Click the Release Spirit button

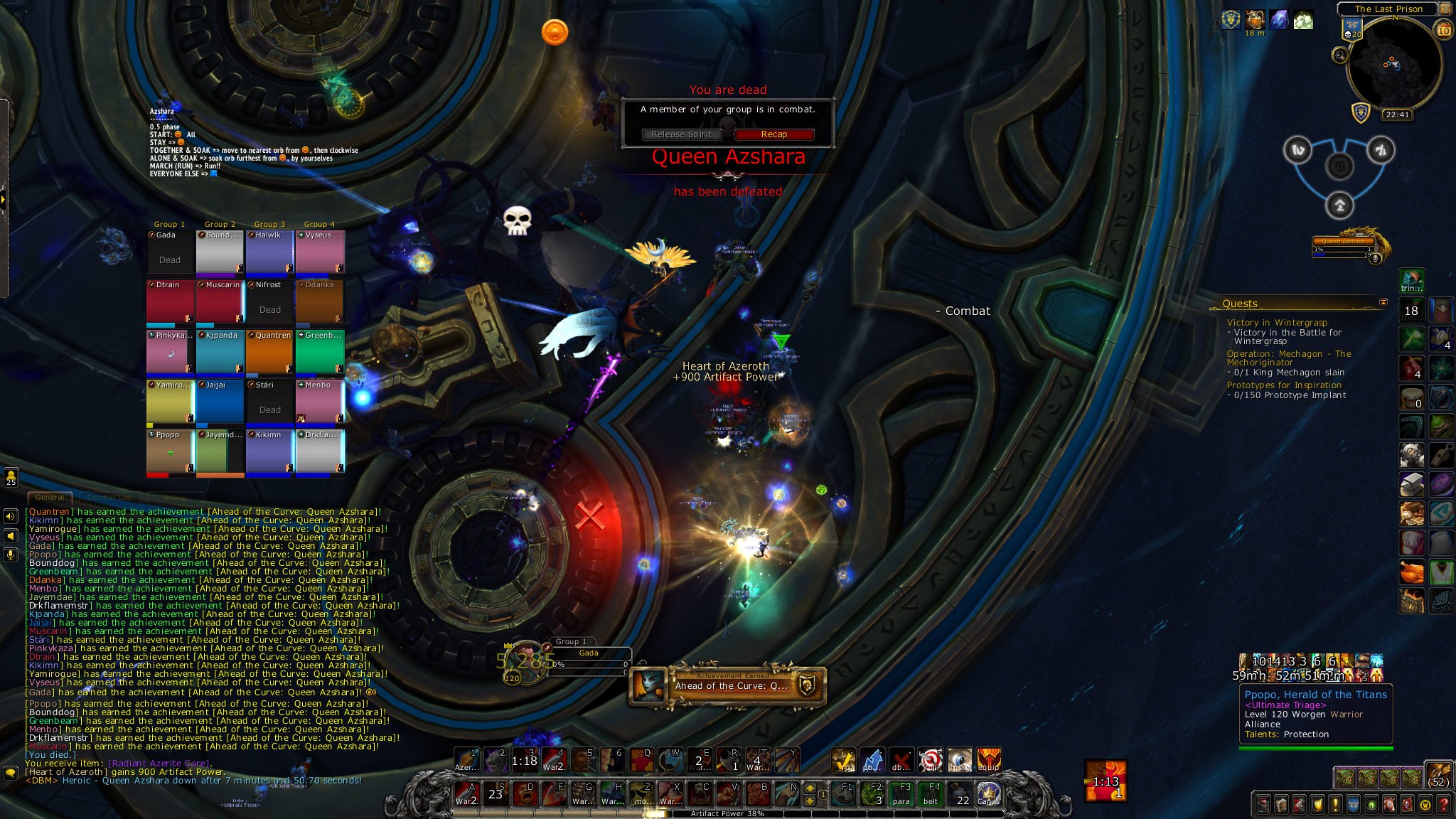click(681, 134)
